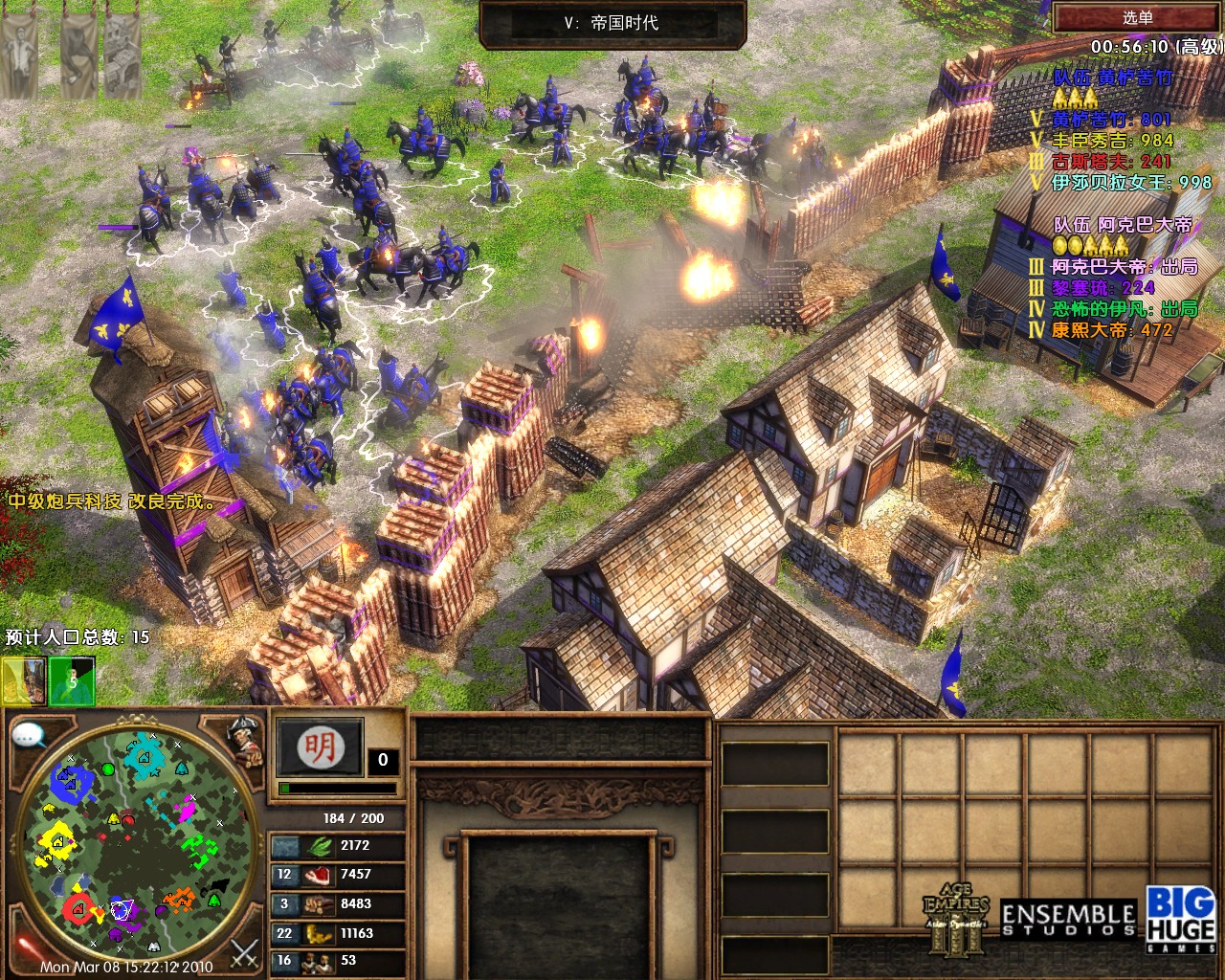
Task: Open the 选单 menu button
Action: 1137,17
